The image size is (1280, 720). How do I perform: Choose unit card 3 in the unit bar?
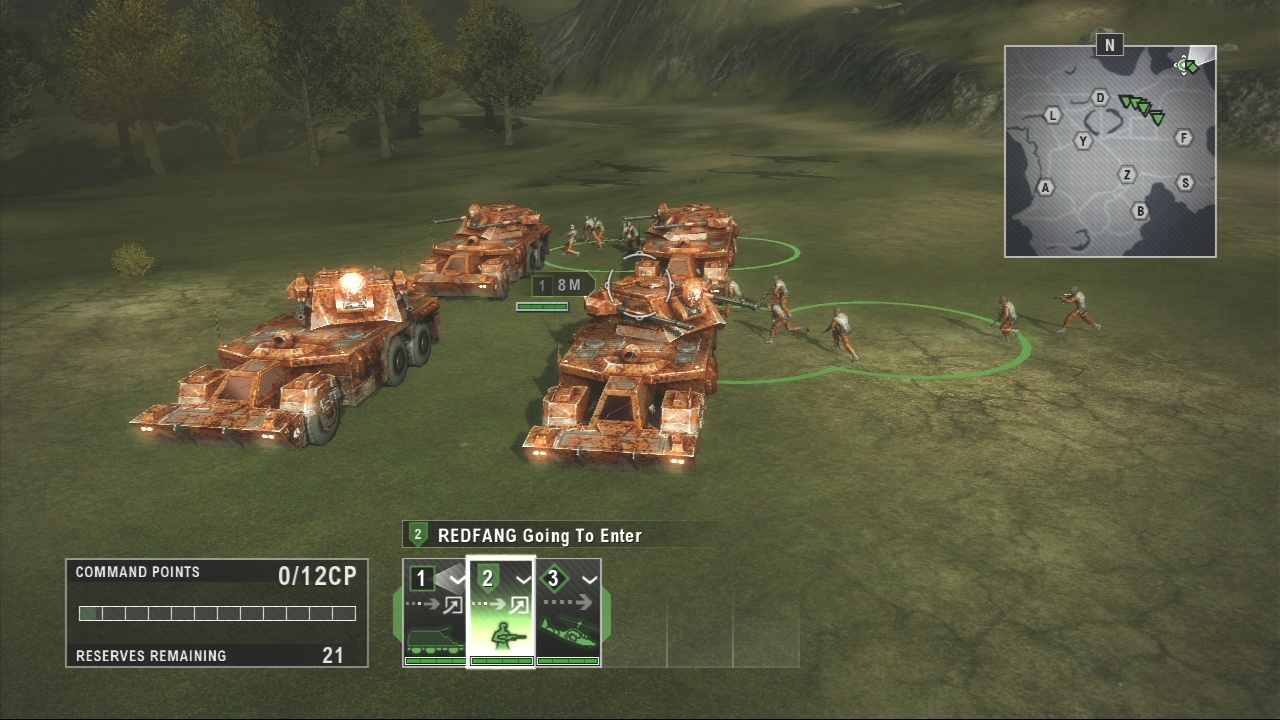pyautogui.click(x=568, y=612)
